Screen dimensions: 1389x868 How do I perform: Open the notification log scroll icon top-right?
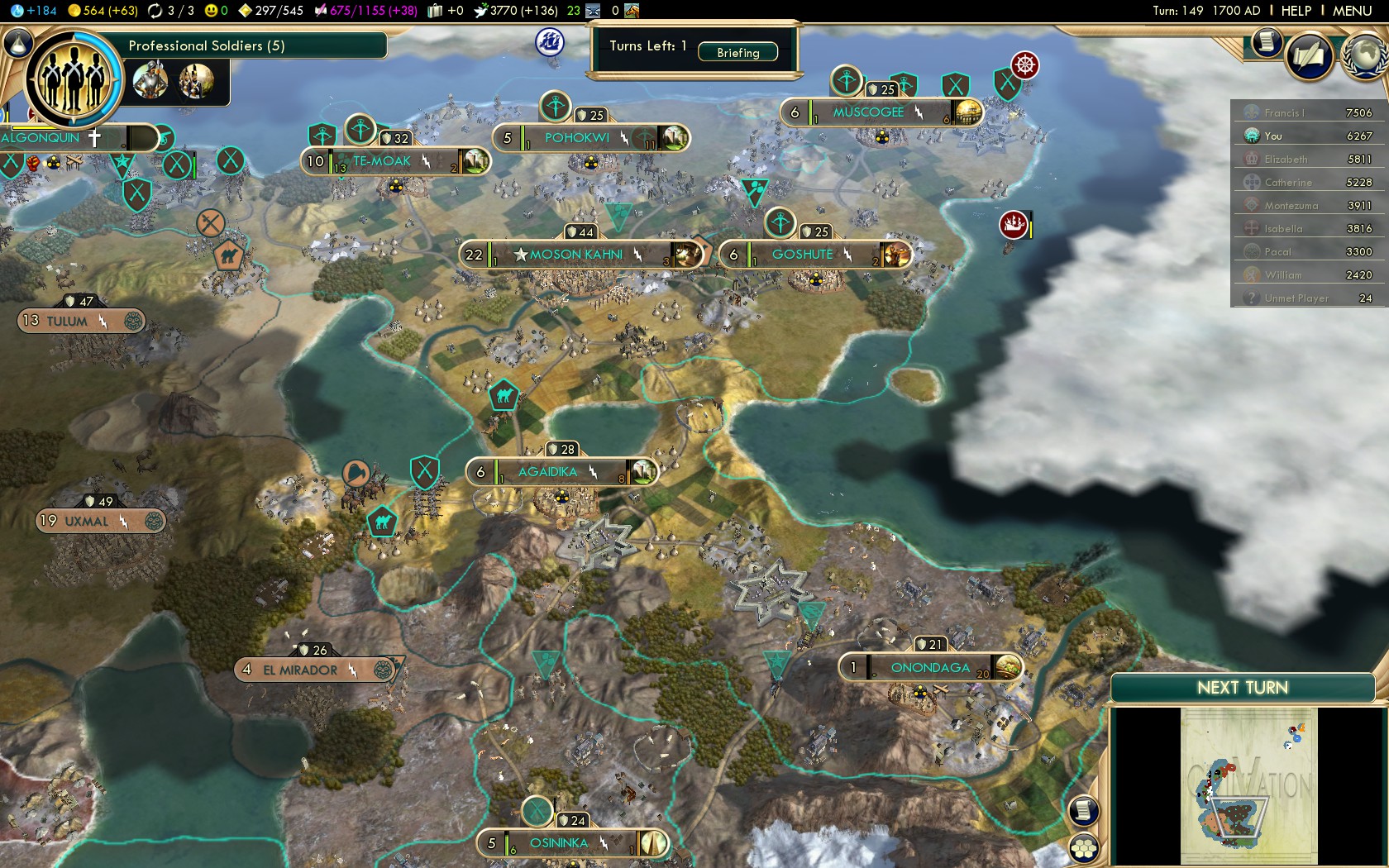(x=1265, y=43)
